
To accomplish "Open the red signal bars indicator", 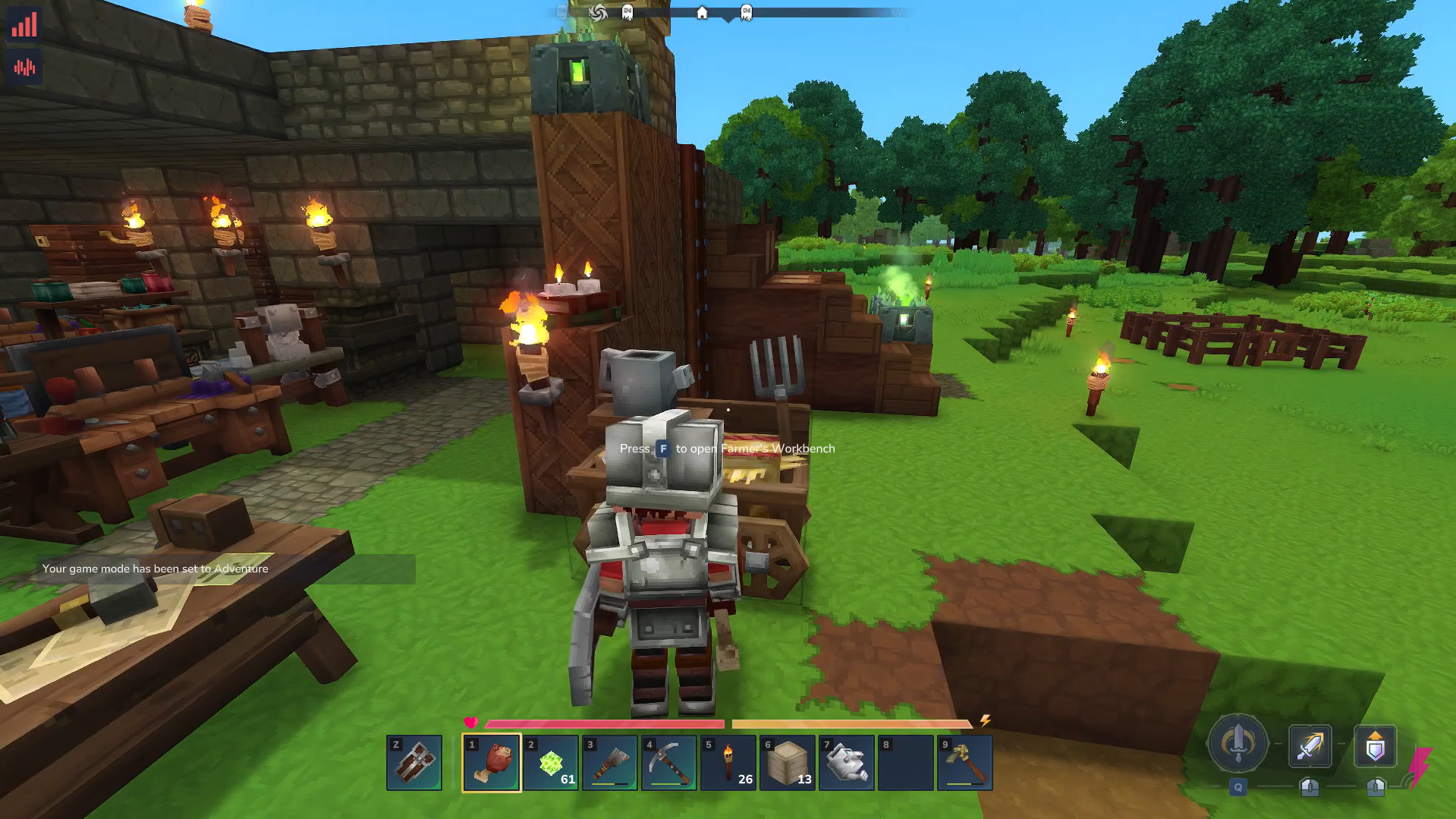I will click(x=24, y=25).
